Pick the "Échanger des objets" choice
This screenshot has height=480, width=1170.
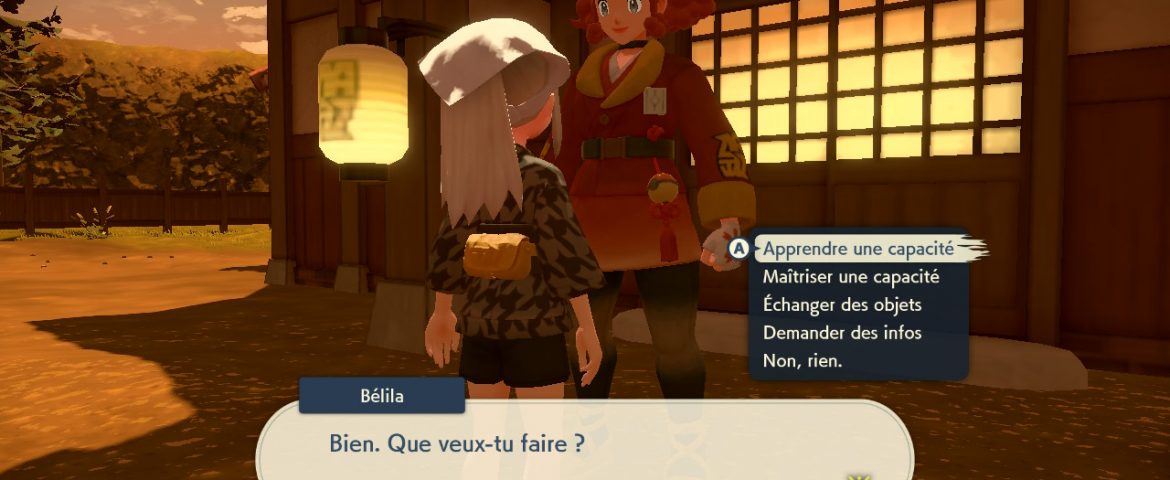(841, 304)
